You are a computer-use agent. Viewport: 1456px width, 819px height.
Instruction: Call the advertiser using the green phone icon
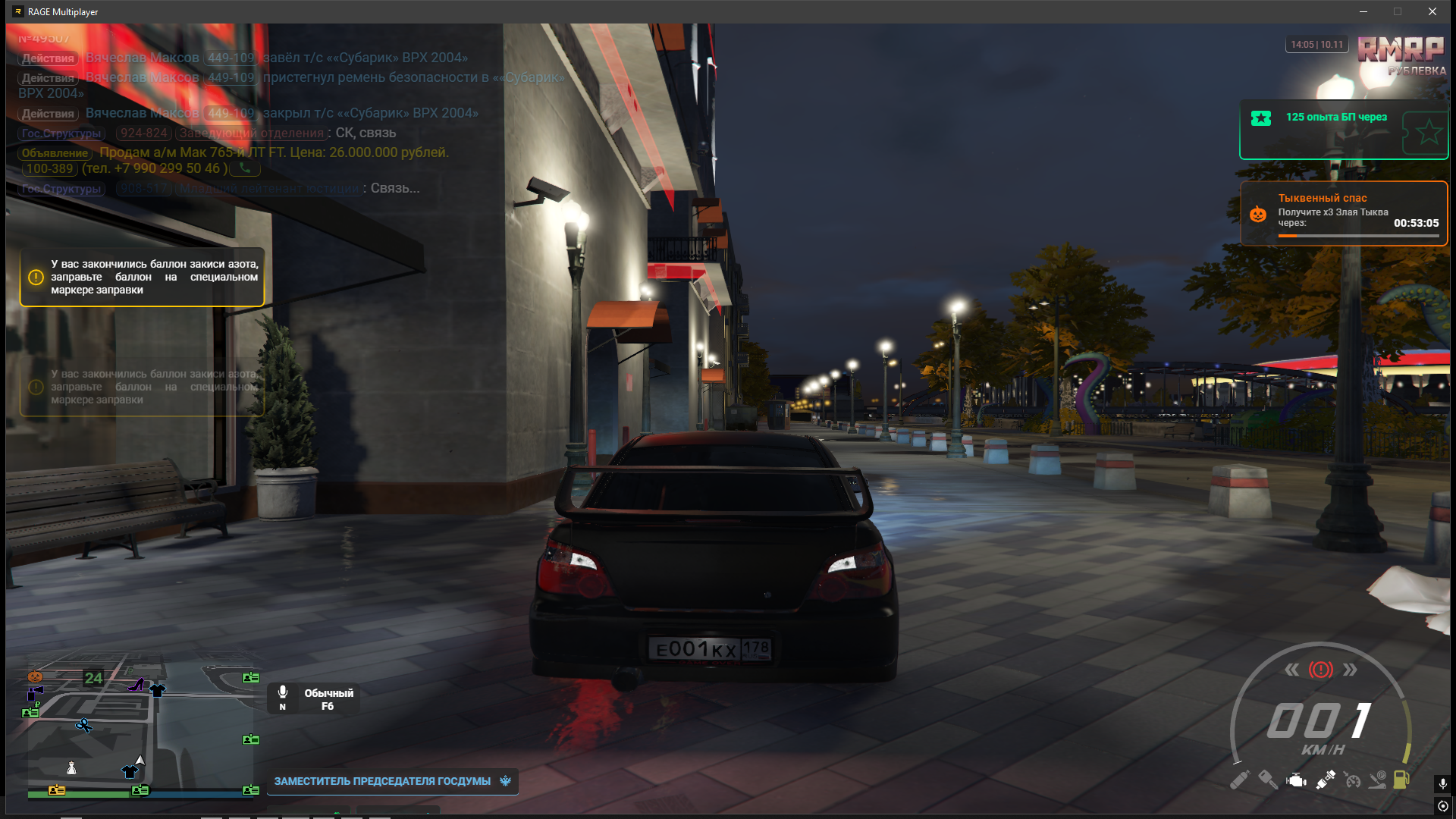[x=245, y=168]
